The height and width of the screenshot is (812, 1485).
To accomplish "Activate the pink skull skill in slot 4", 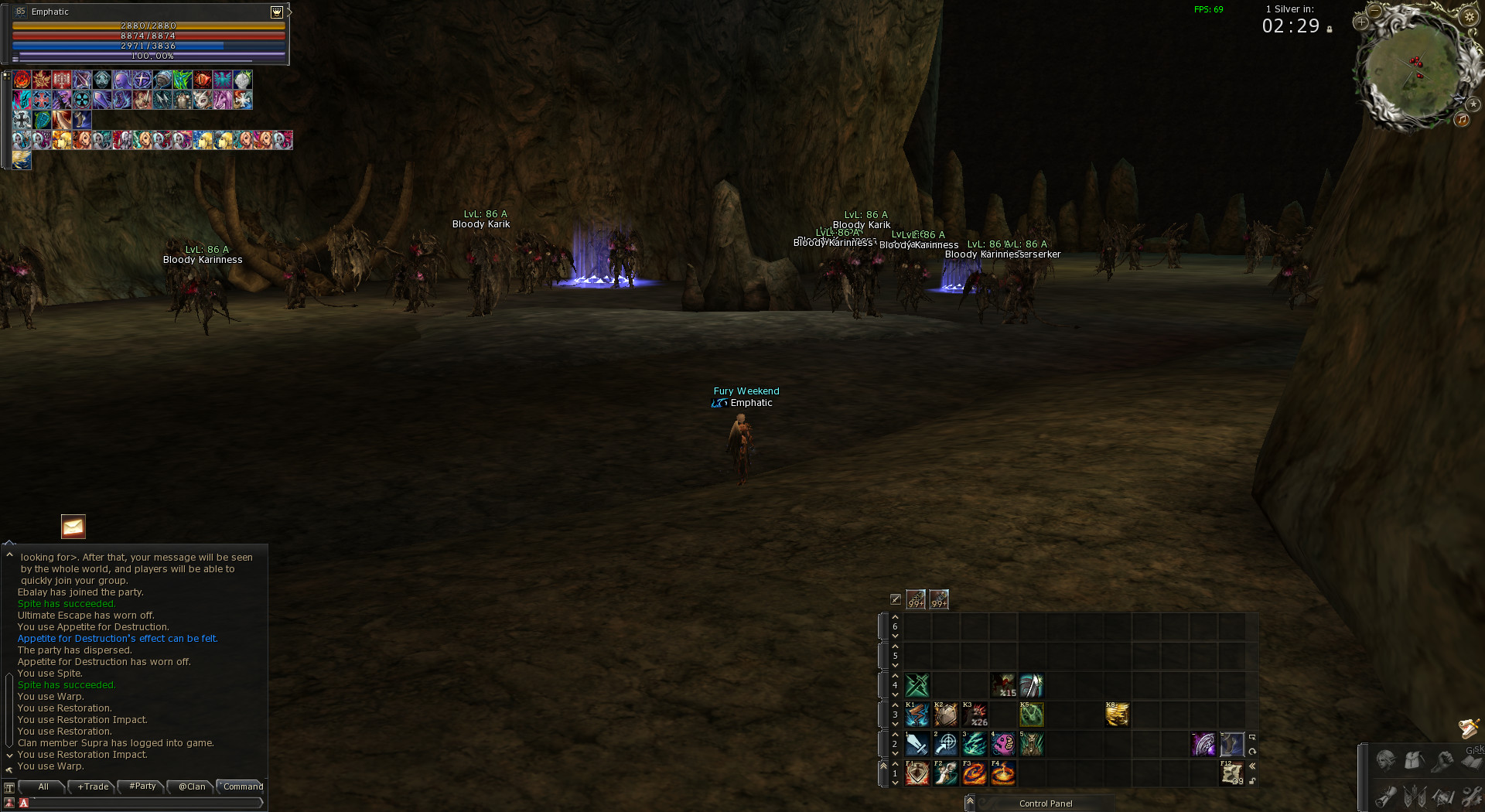I will pos(1002,744).
